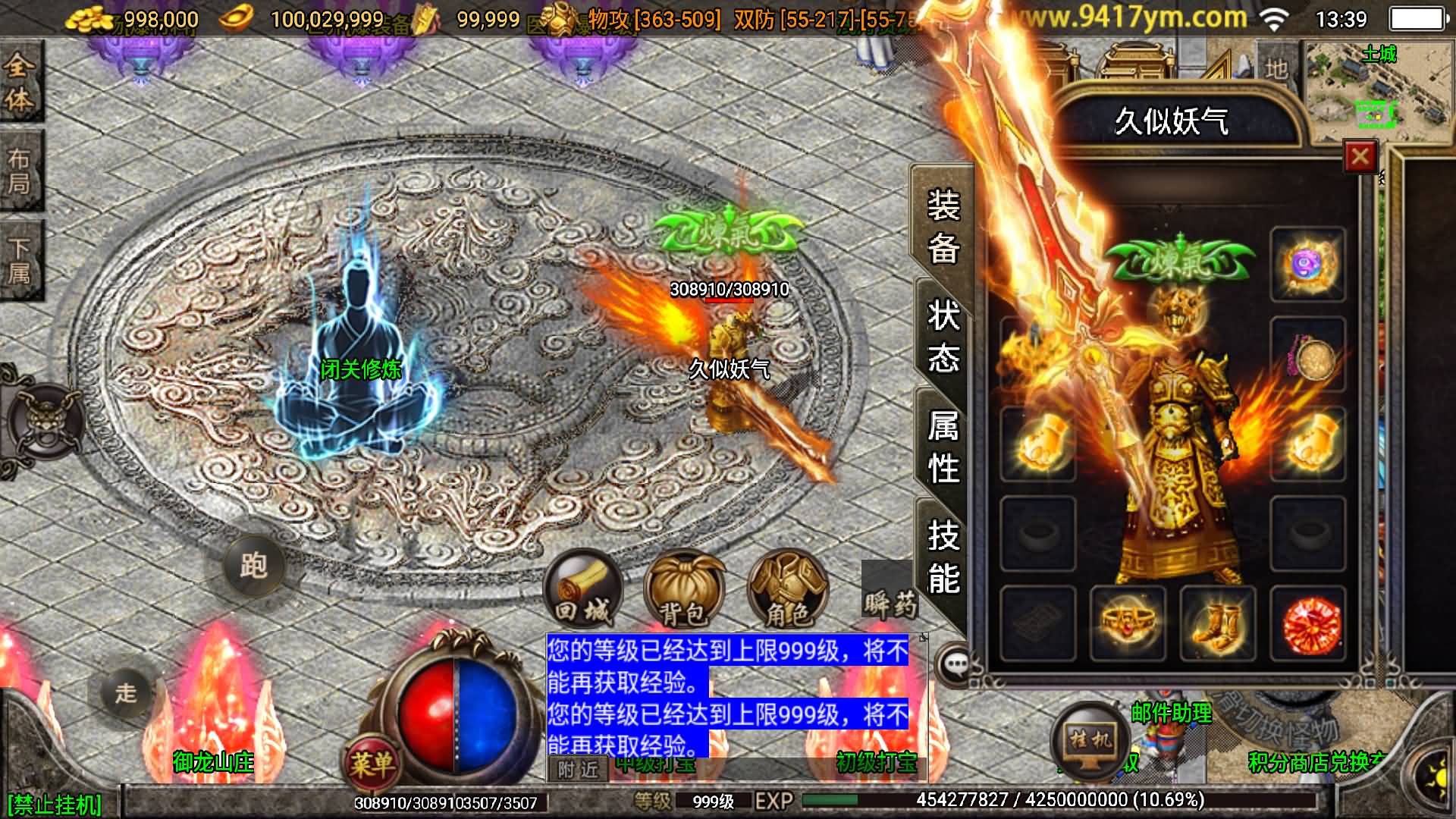Open the chat speech bubble icon

955,665
